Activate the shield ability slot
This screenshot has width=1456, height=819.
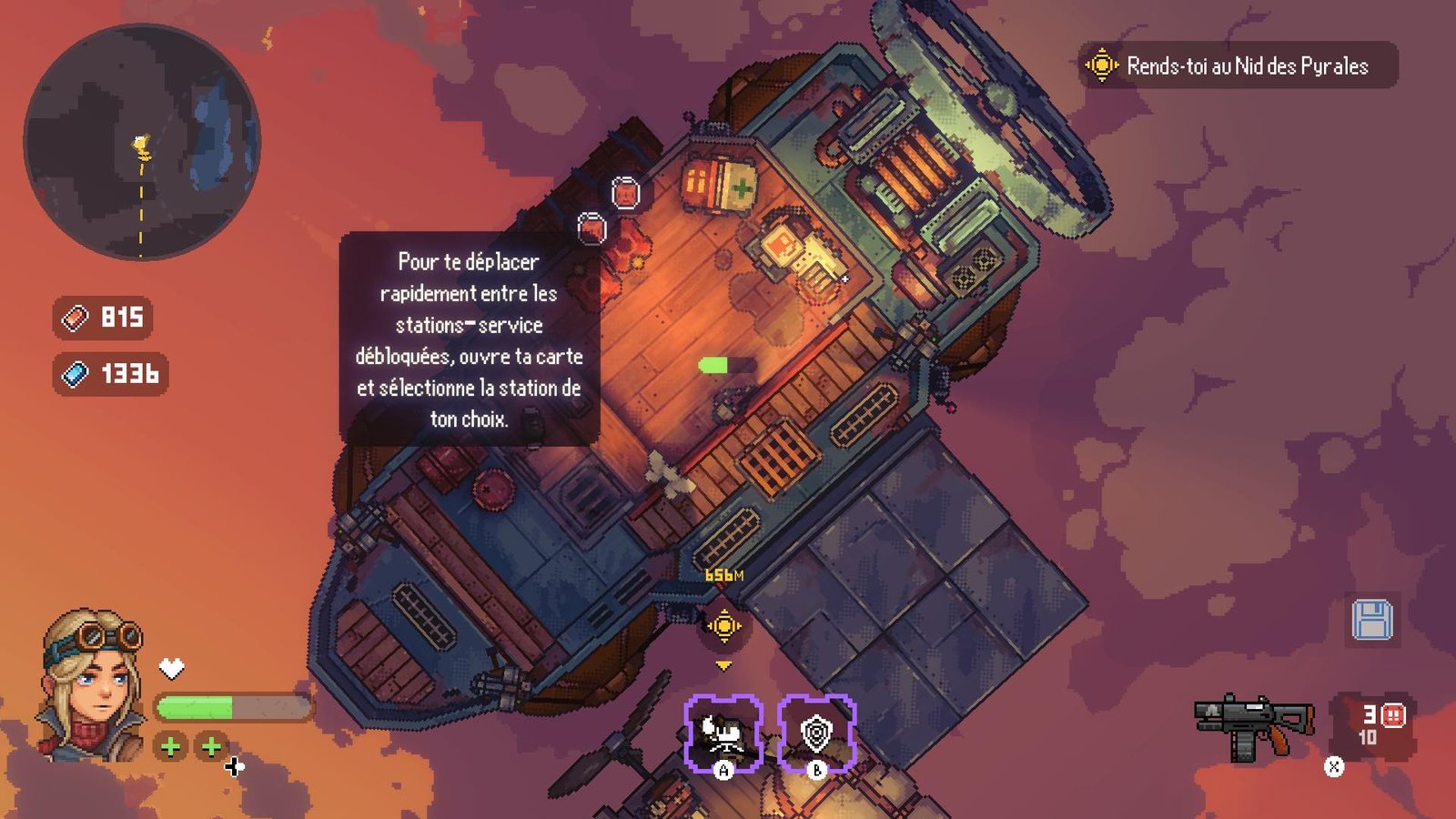click(816, 733)
